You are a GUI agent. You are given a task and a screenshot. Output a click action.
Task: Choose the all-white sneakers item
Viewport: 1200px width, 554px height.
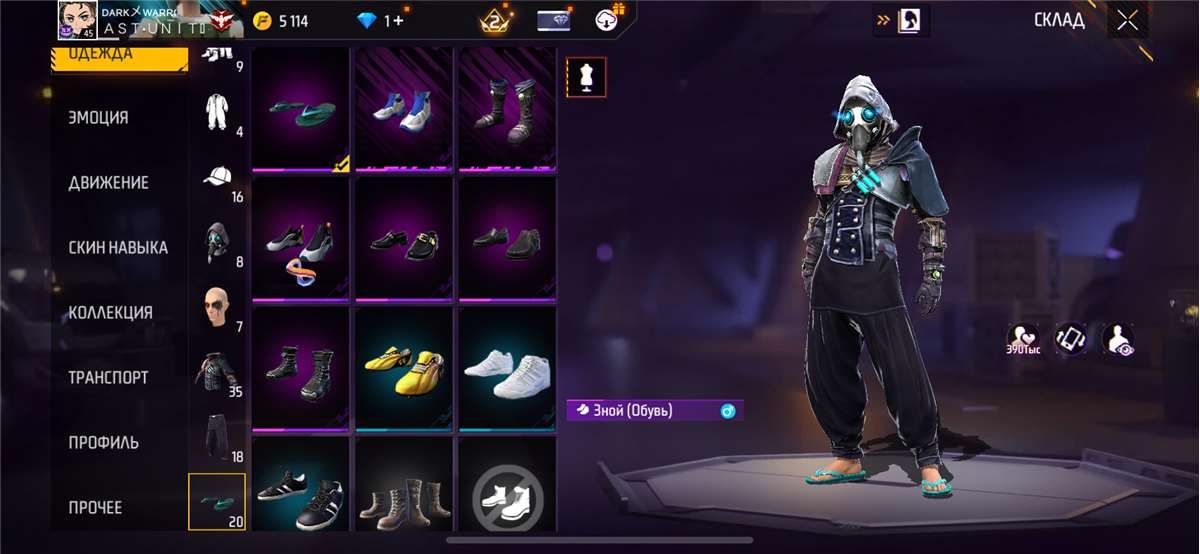pyautogui.click(x=507, y=369)
